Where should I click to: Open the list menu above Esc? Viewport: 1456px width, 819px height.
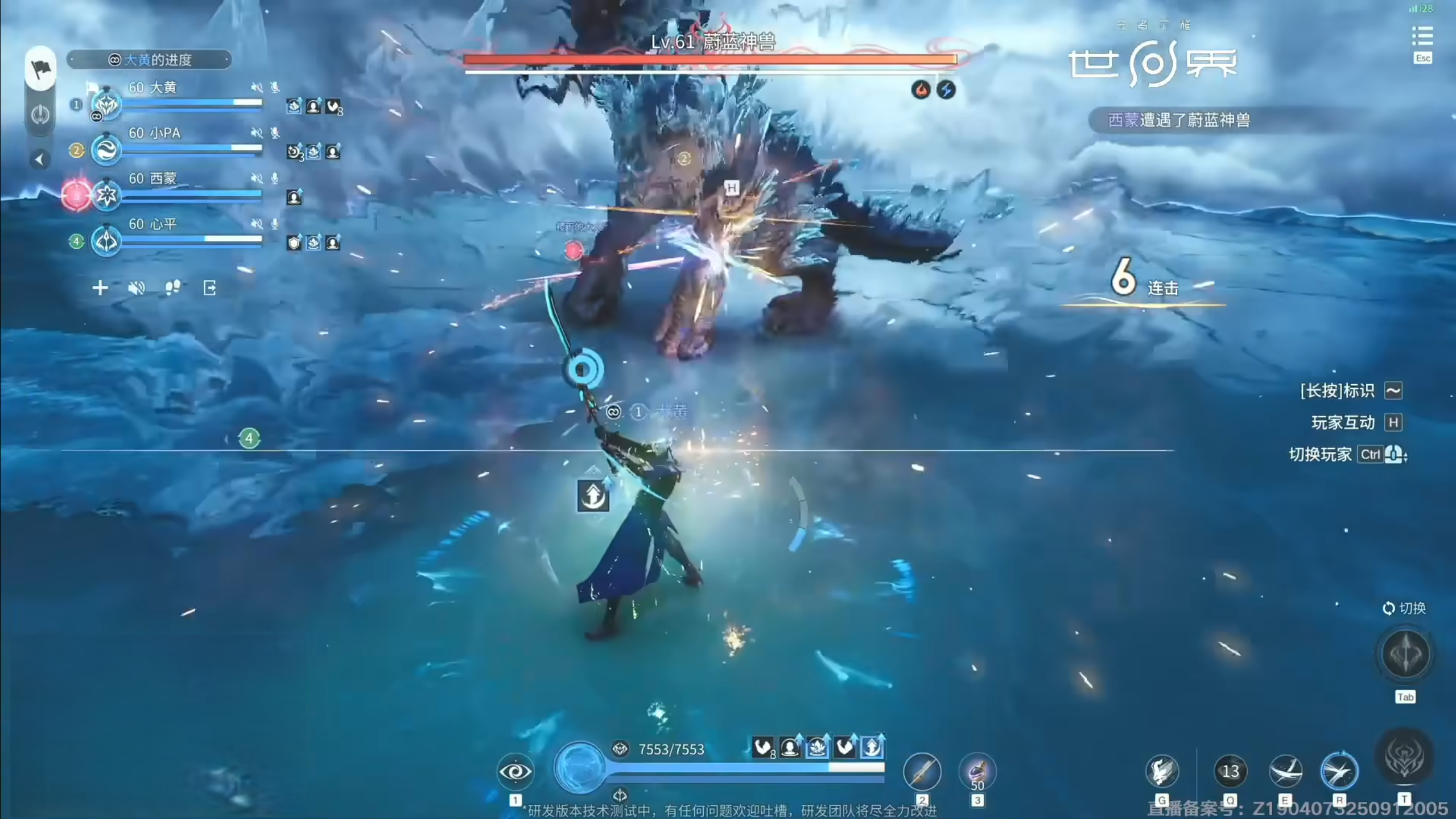pos(1422,37)
